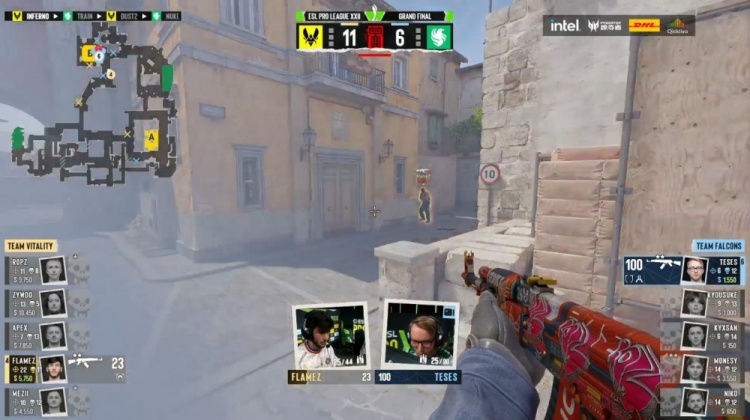Spectate ropz from Team Vitality list
This screenshot has width=750, height=420.
(x=36, y=270)
